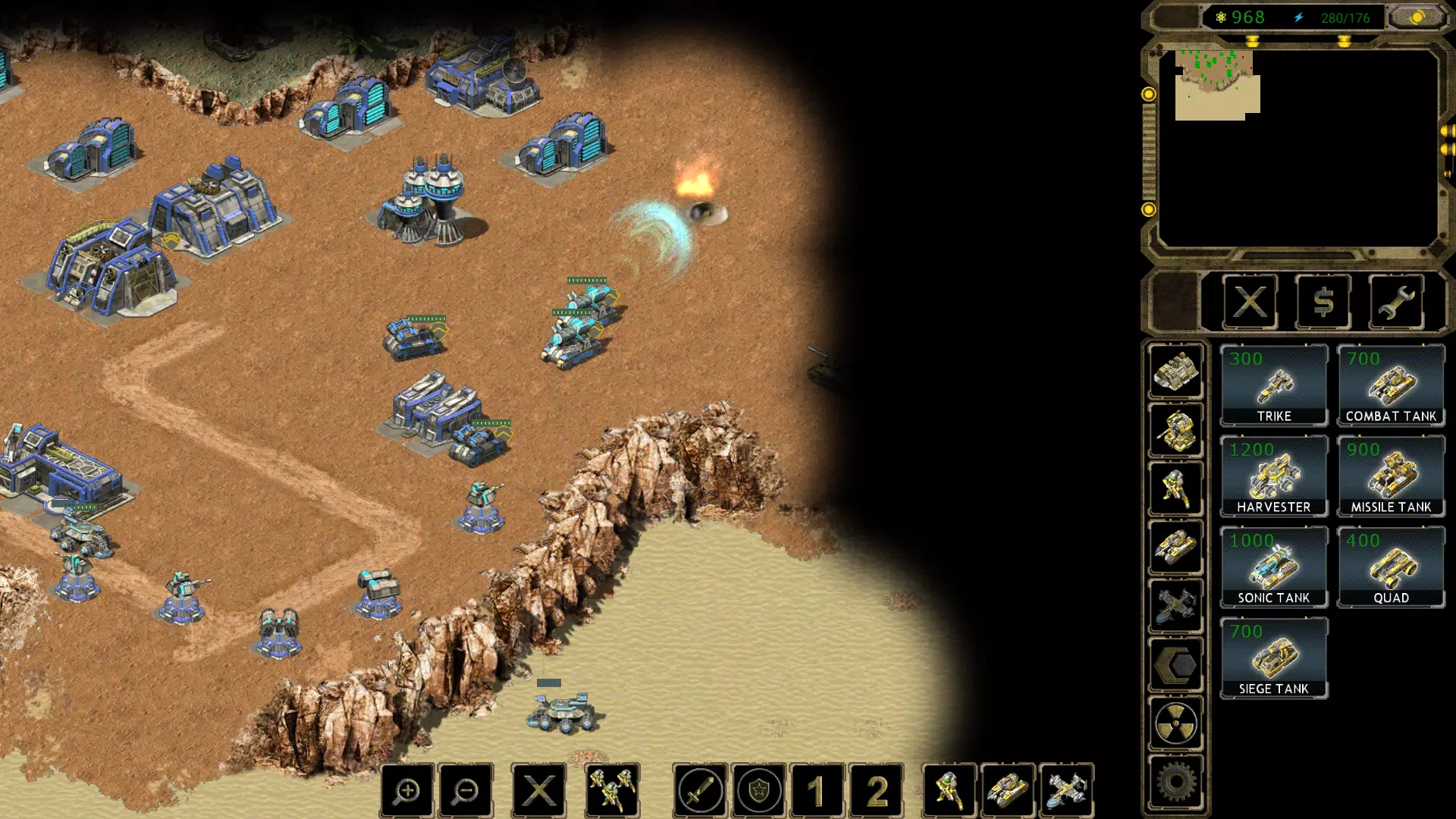The width and height of the screenshot is (1456, 819).
Task: Select the zoom-out magnifier tool
Action: pos(466,789)
